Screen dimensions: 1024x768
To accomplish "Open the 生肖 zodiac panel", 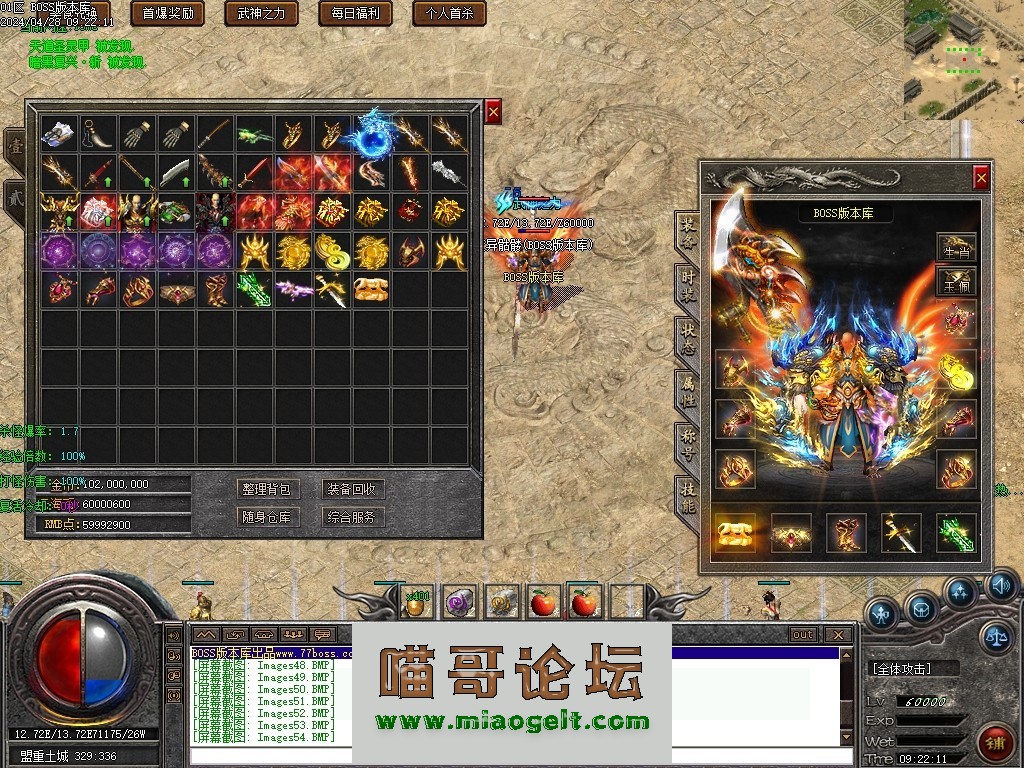I will (956, 250).
